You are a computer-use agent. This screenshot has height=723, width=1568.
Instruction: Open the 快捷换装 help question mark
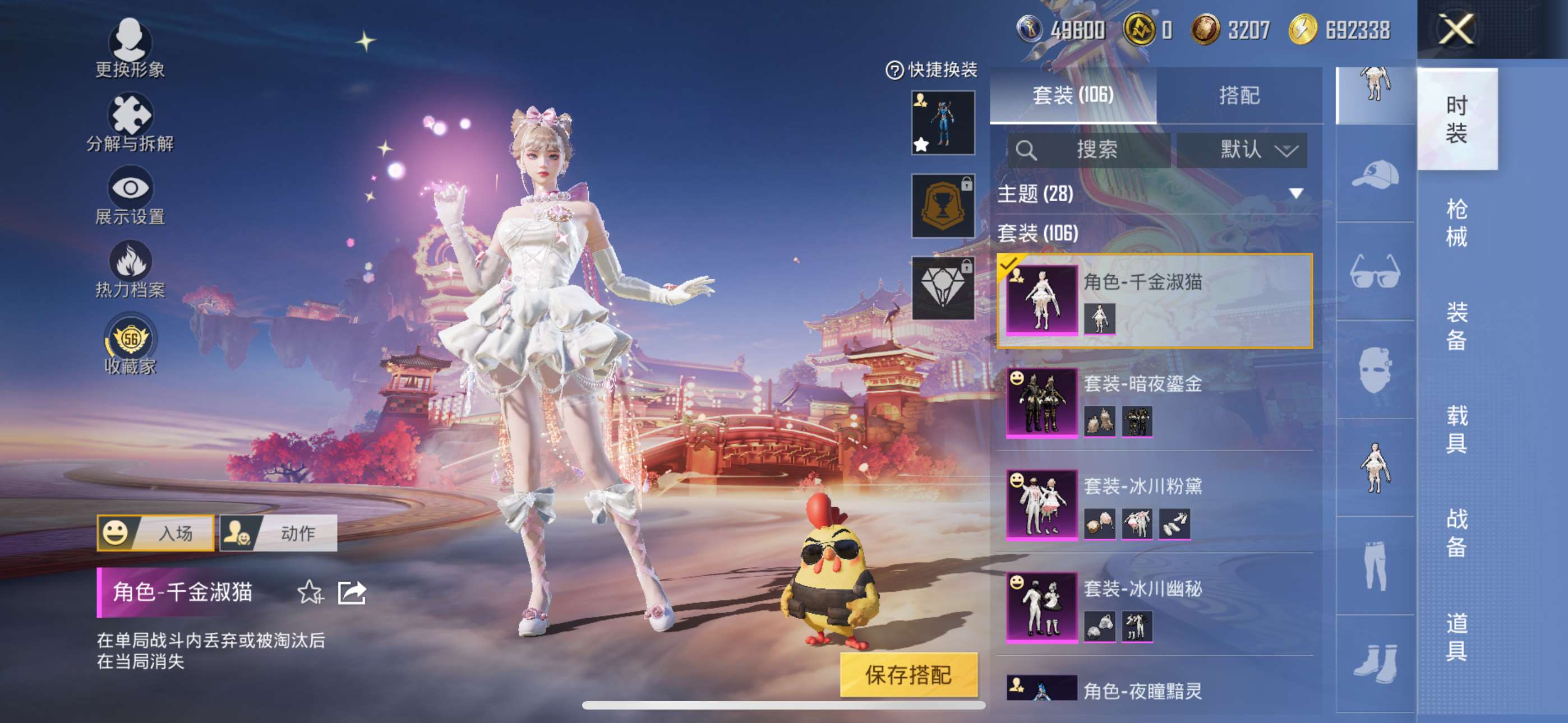point(893,70)
